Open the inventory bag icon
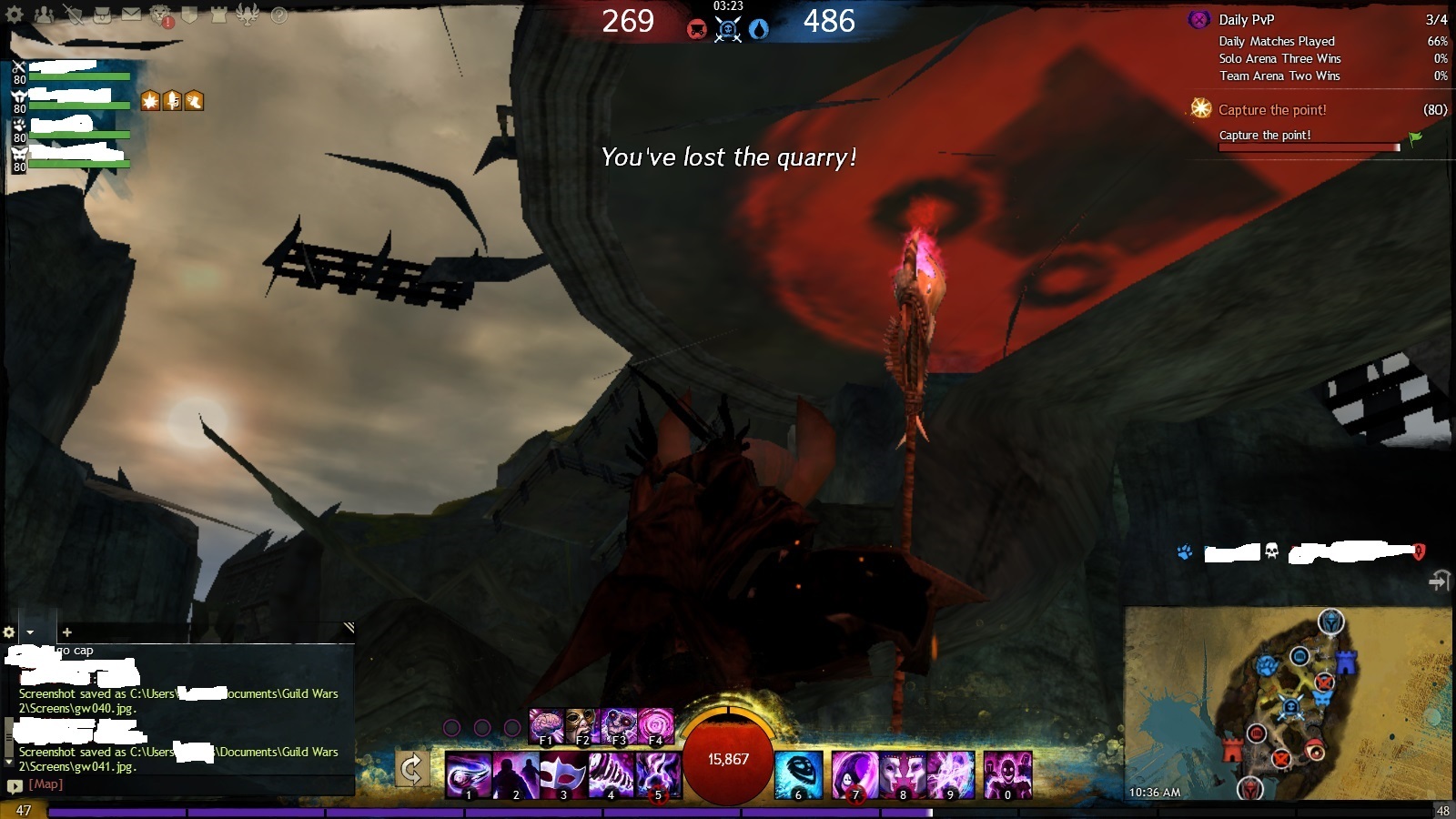Viewport: 1456px width, 819px height. point(102,15)
